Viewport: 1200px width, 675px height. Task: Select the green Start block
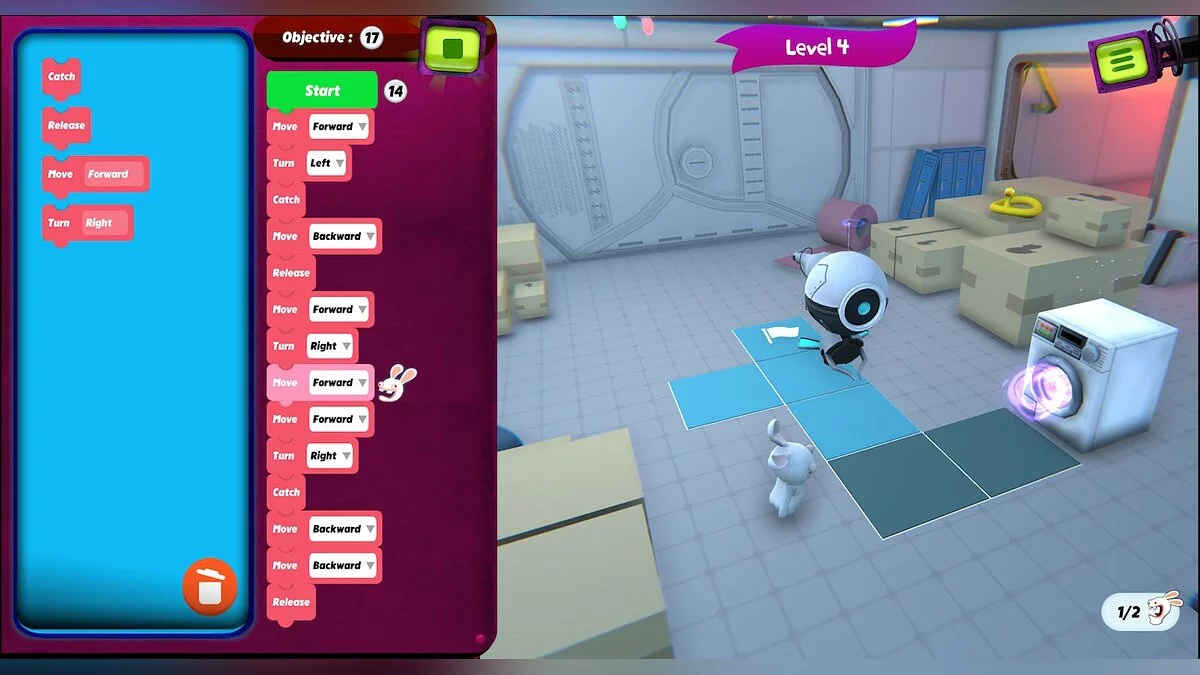322,91
